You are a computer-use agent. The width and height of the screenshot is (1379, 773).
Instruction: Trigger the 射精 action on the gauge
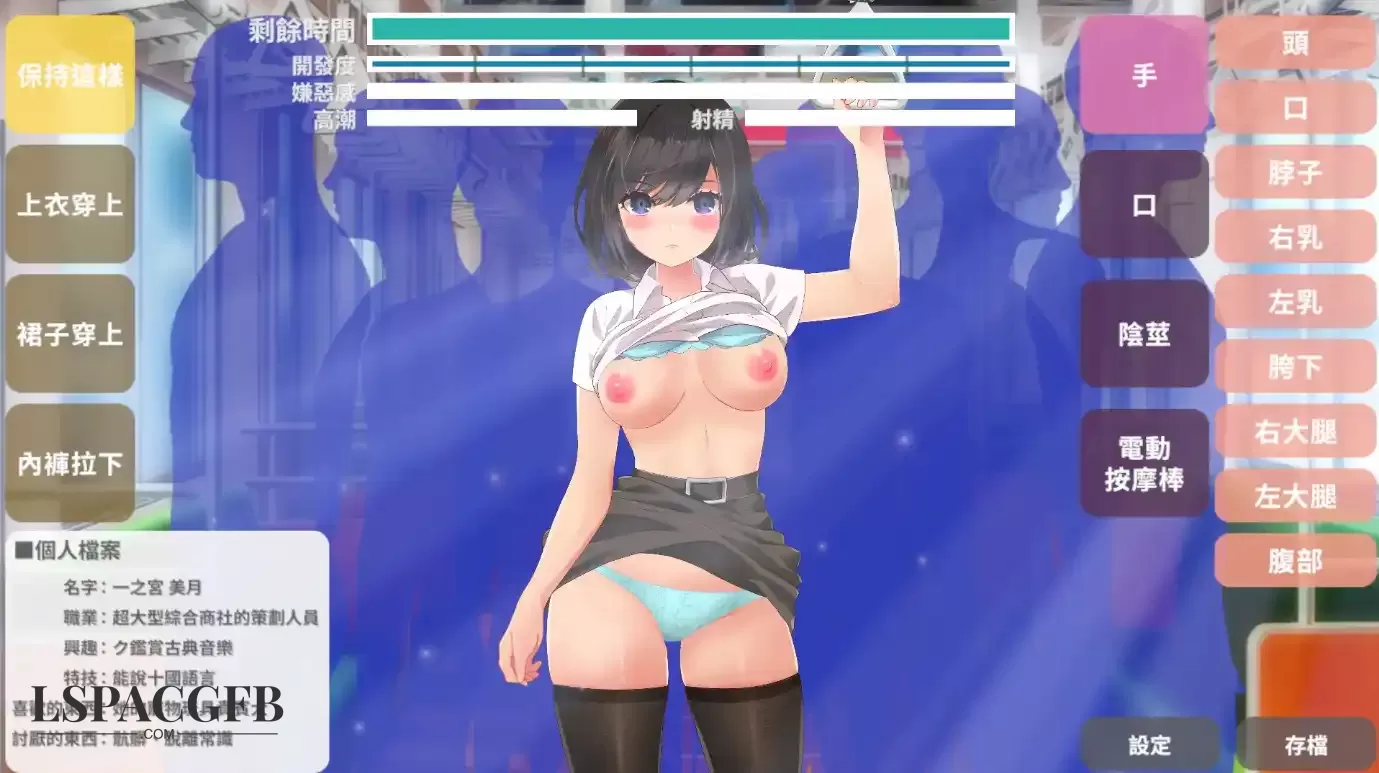click(x=714, y=121)
